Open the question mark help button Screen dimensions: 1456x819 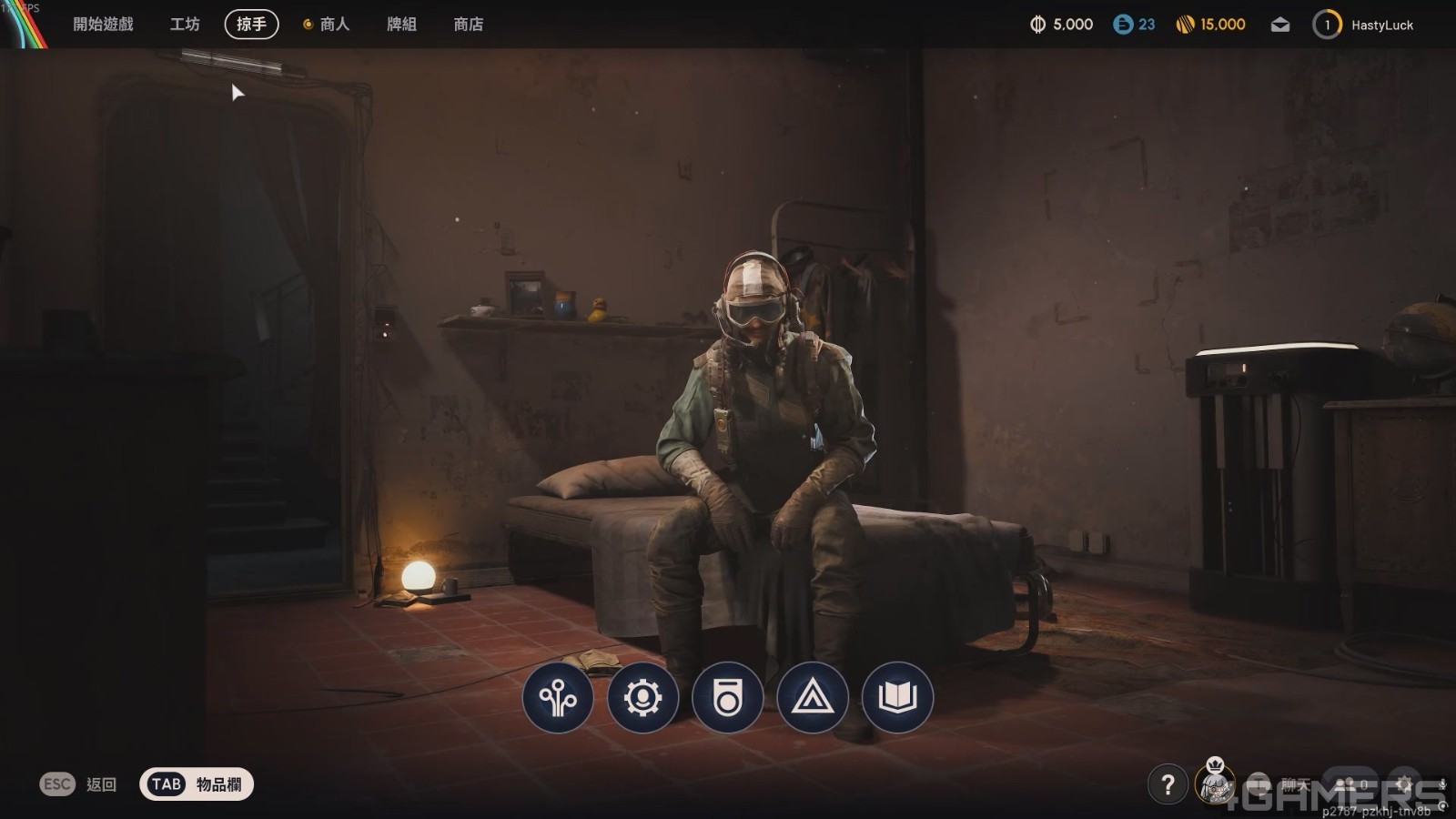coord(1168,784)
